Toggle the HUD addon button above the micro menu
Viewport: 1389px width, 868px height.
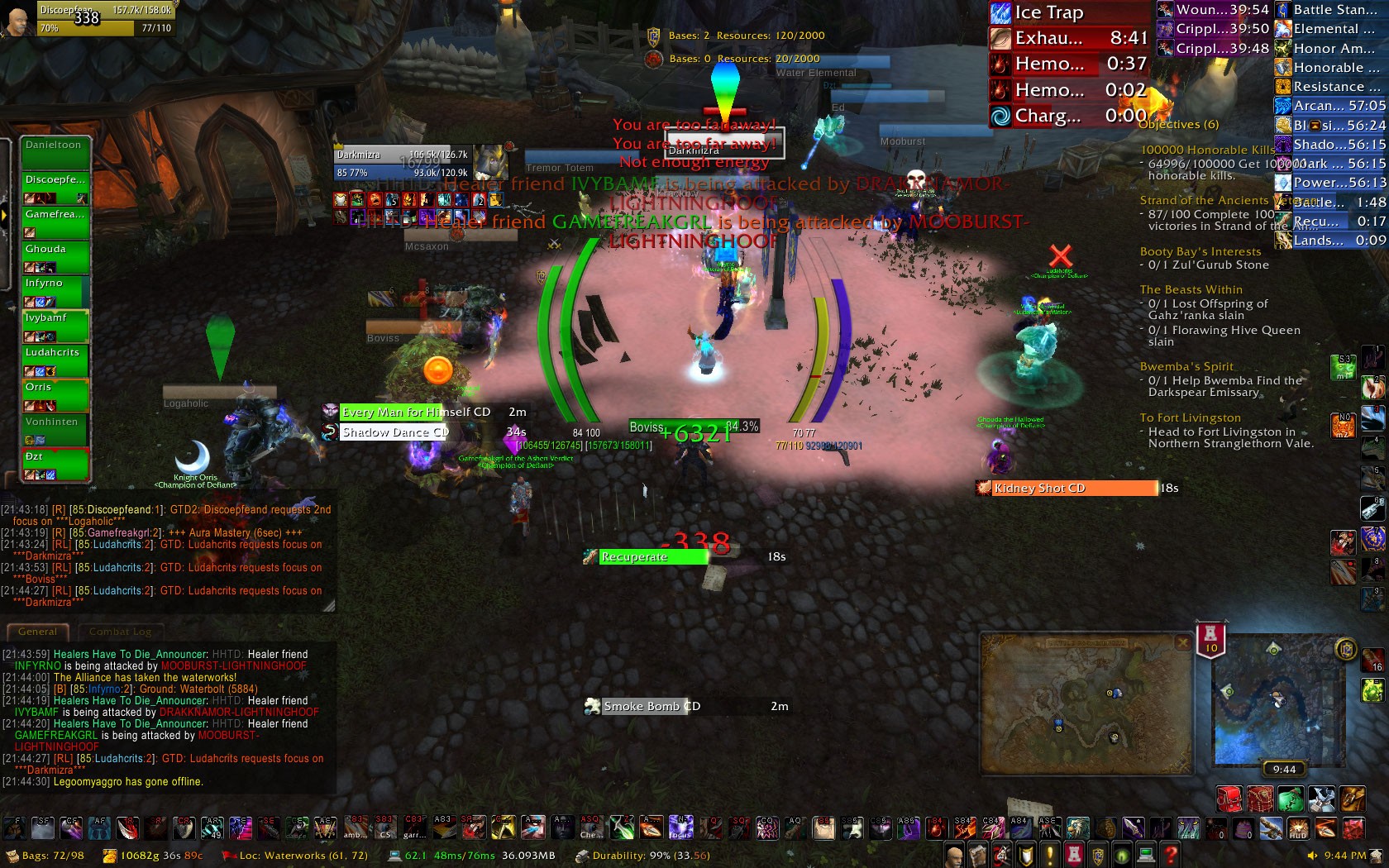click(1299, 827)
